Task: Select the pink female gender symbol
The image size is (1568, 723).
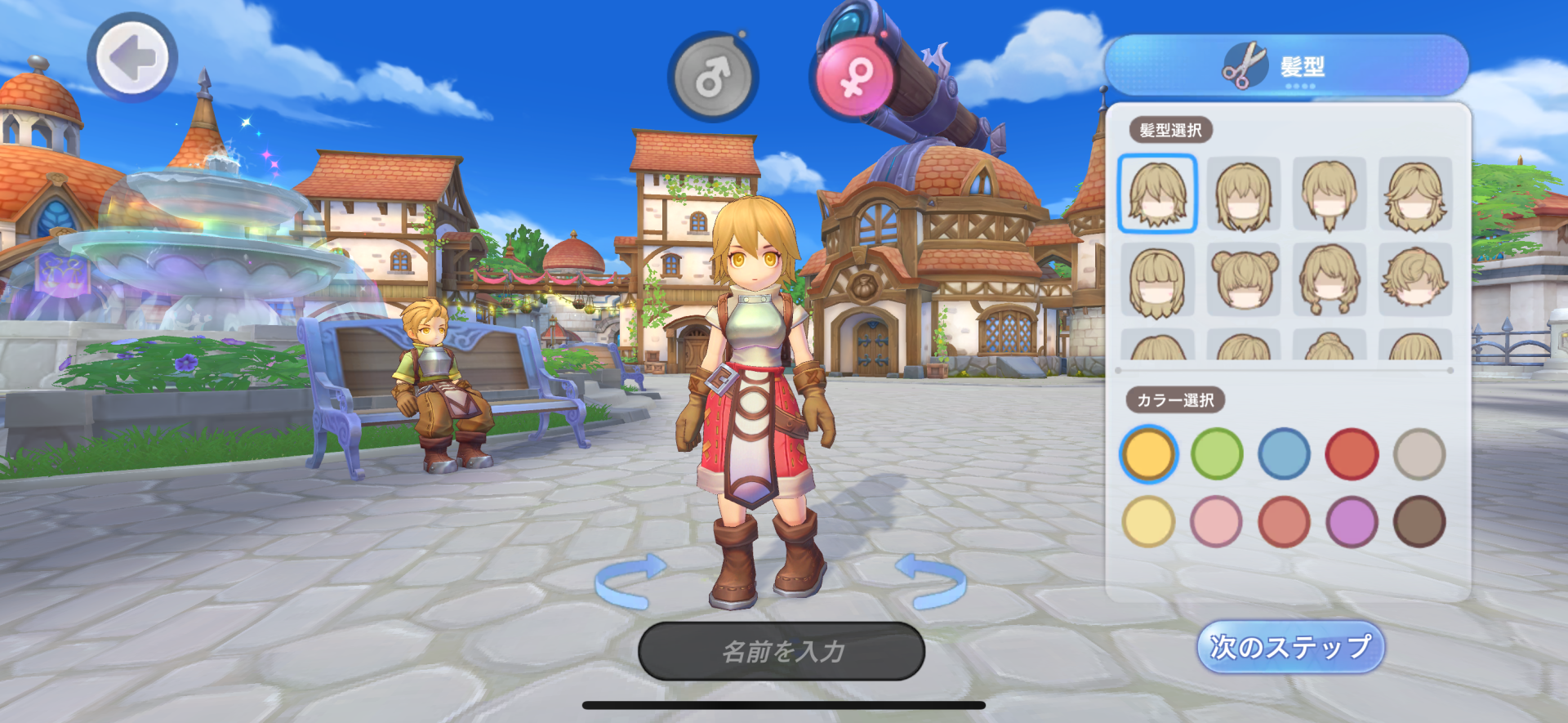Action: click(x=854, y=77)
